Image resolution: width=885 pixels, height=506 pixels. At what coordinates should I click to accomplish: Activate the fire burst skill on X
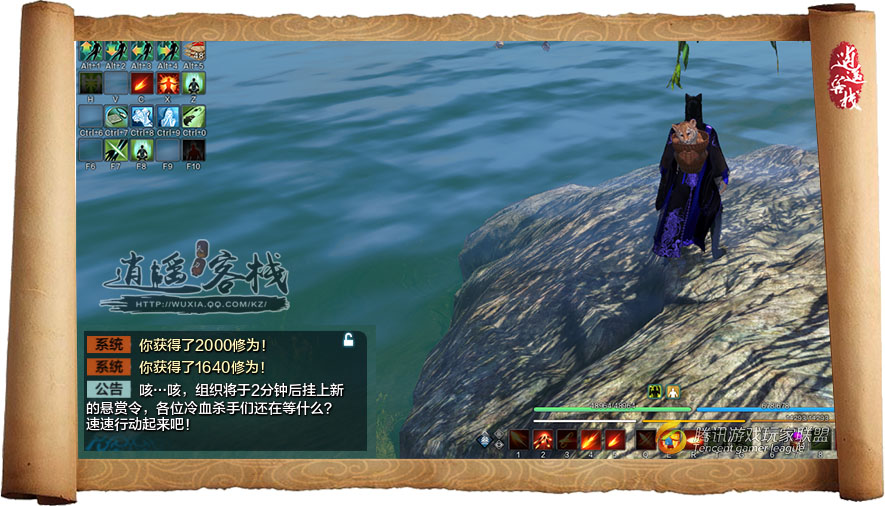coord(168,83)
